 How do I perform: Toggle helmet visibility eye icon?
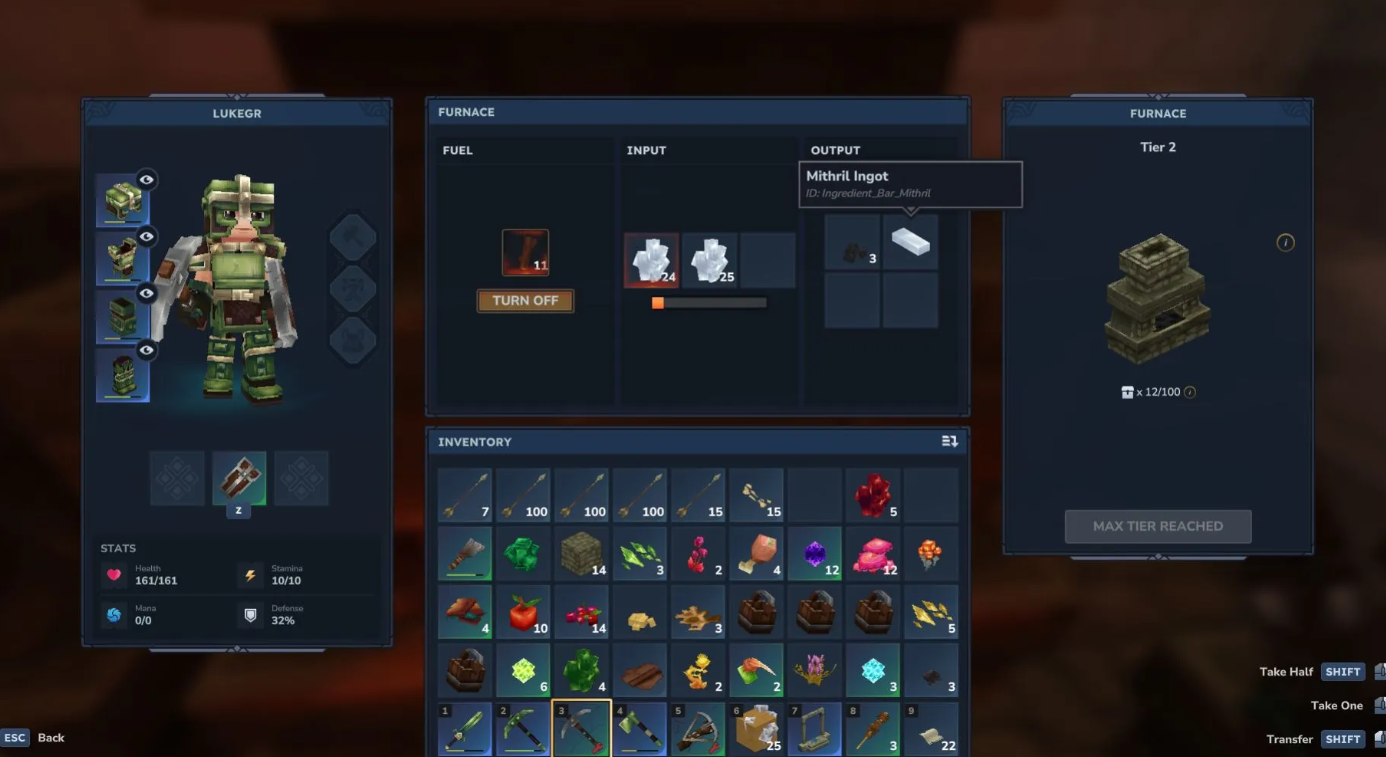click(147, 180)
